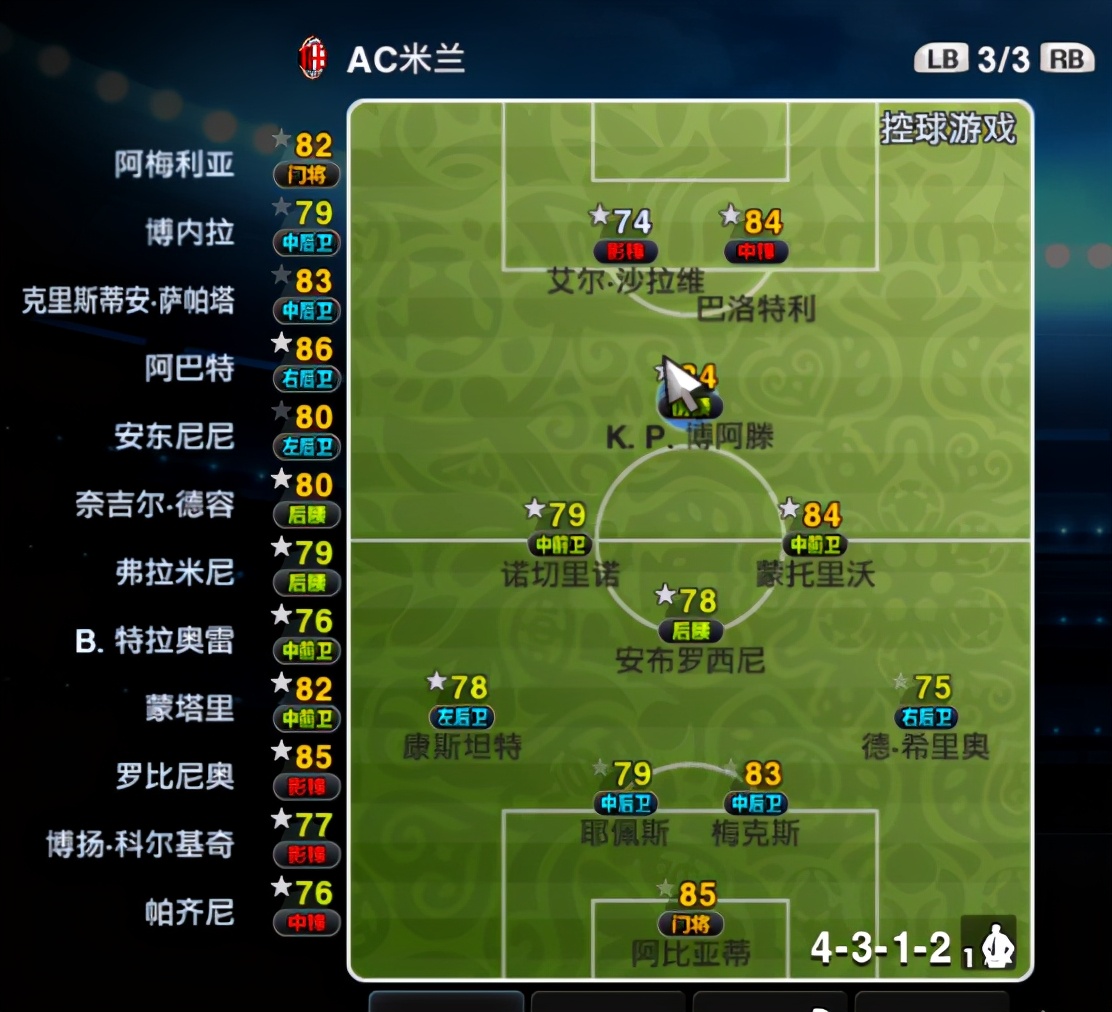Viewport: 1112px width, 1012px height.
Task: Choose 蒙塔里 from the substitute list
Action: tap(190, 709)
